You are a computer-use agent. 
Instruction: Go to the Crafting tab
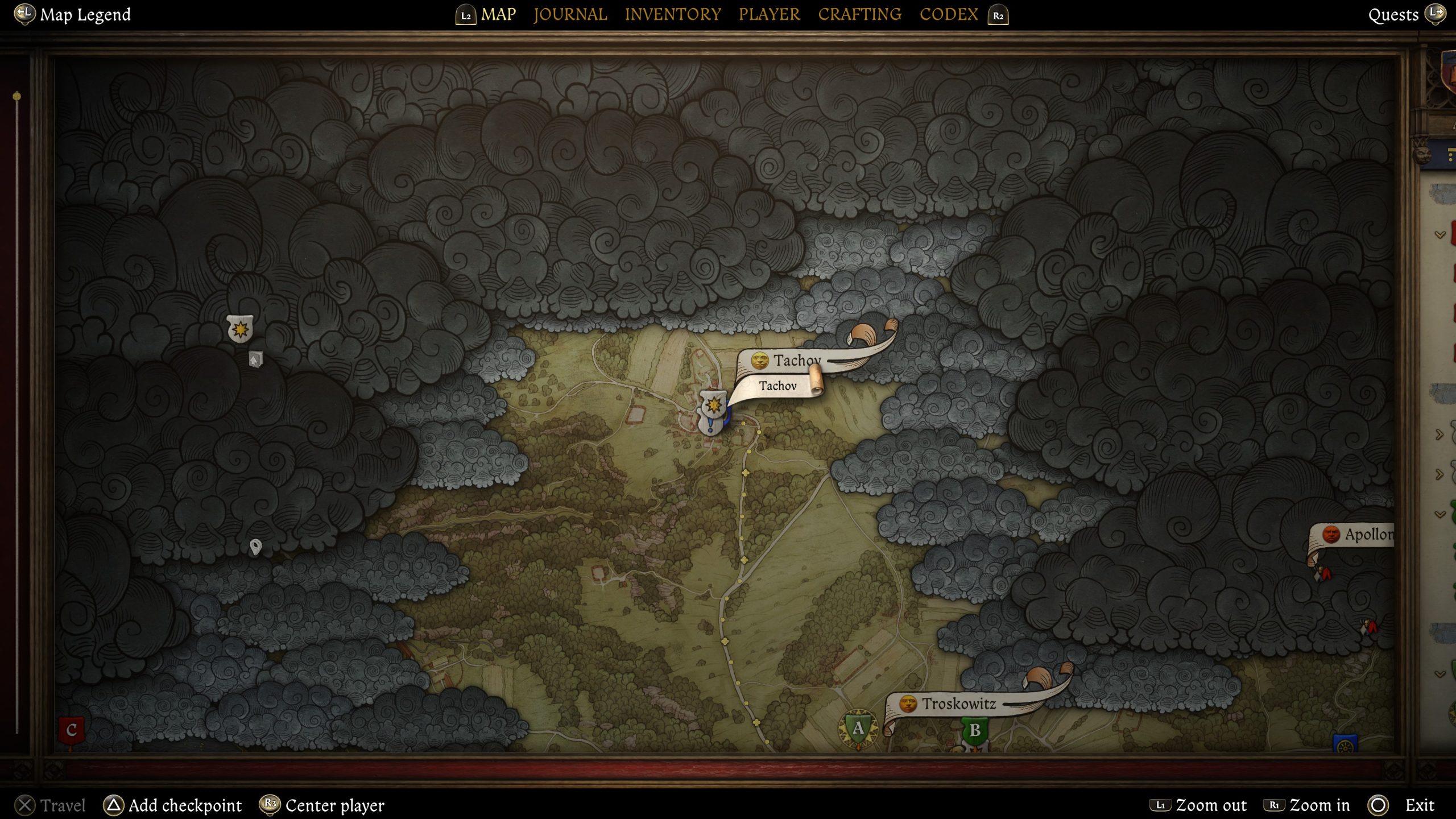point(859,14)
